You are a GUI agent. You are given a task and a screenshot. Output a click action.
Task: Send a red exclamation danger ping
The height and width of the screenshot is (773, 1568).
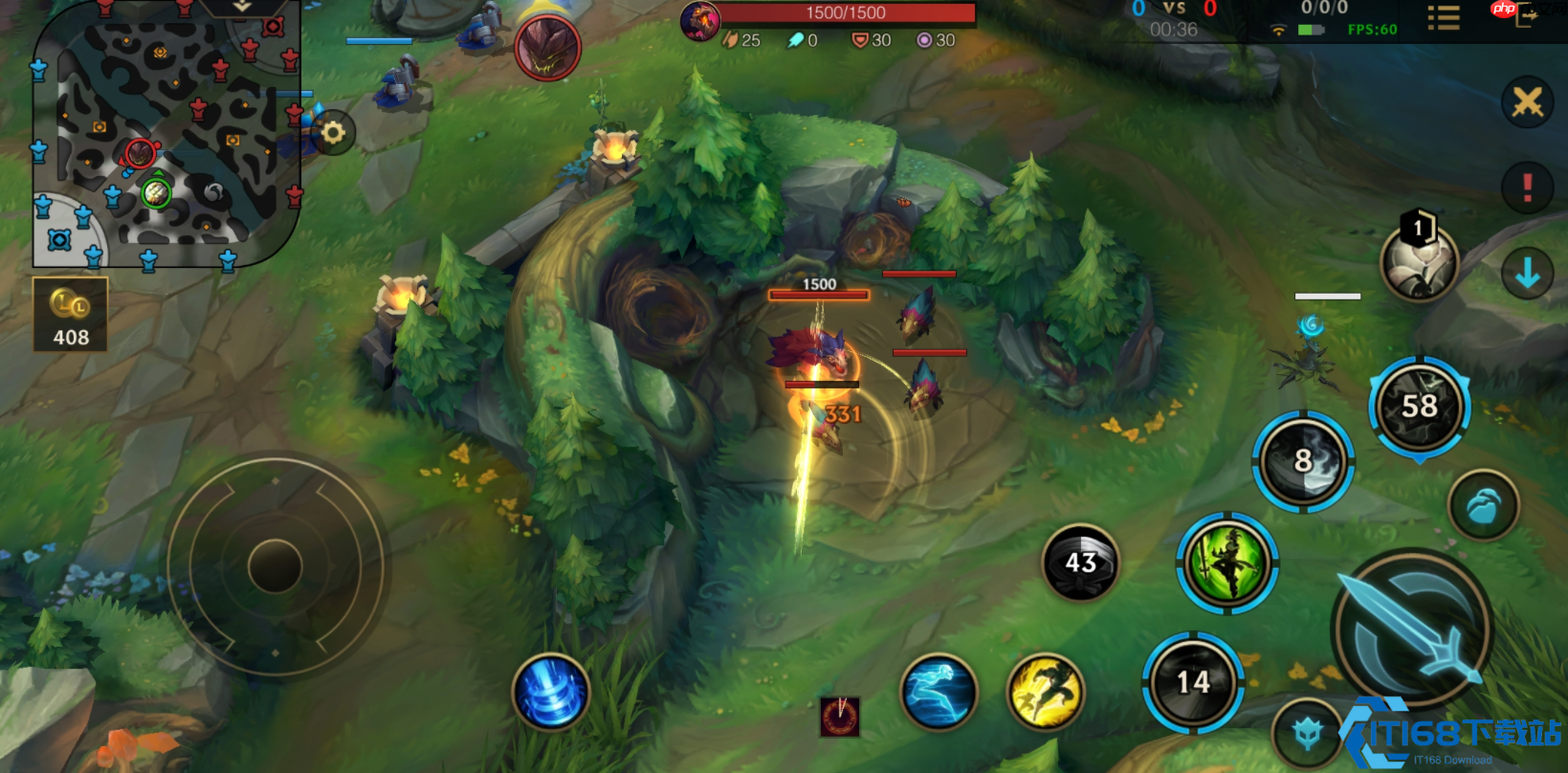pyautogui.click(x=1527, y=187)
